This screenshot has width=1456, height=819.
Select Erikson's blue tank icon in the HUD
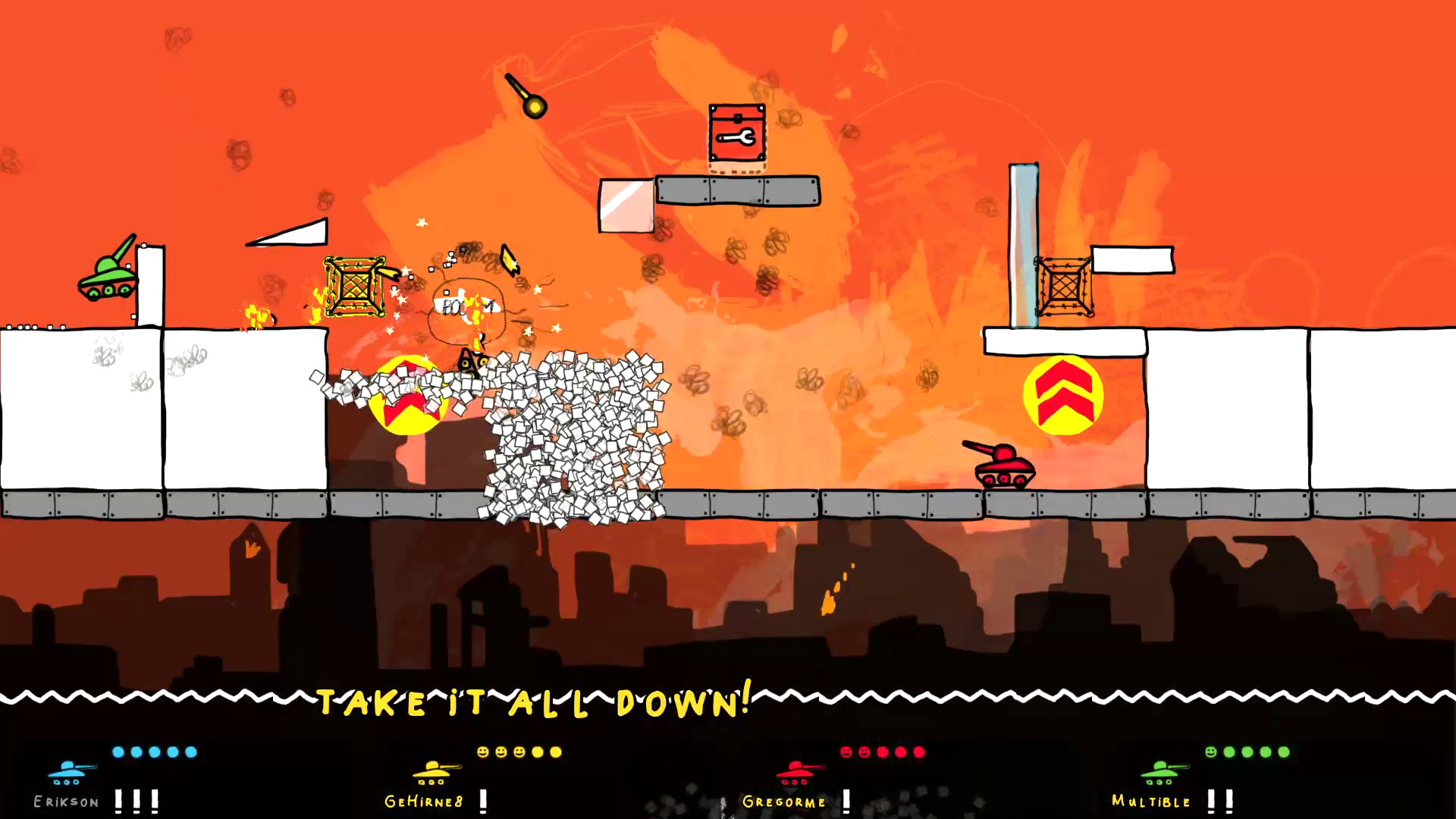67,773
